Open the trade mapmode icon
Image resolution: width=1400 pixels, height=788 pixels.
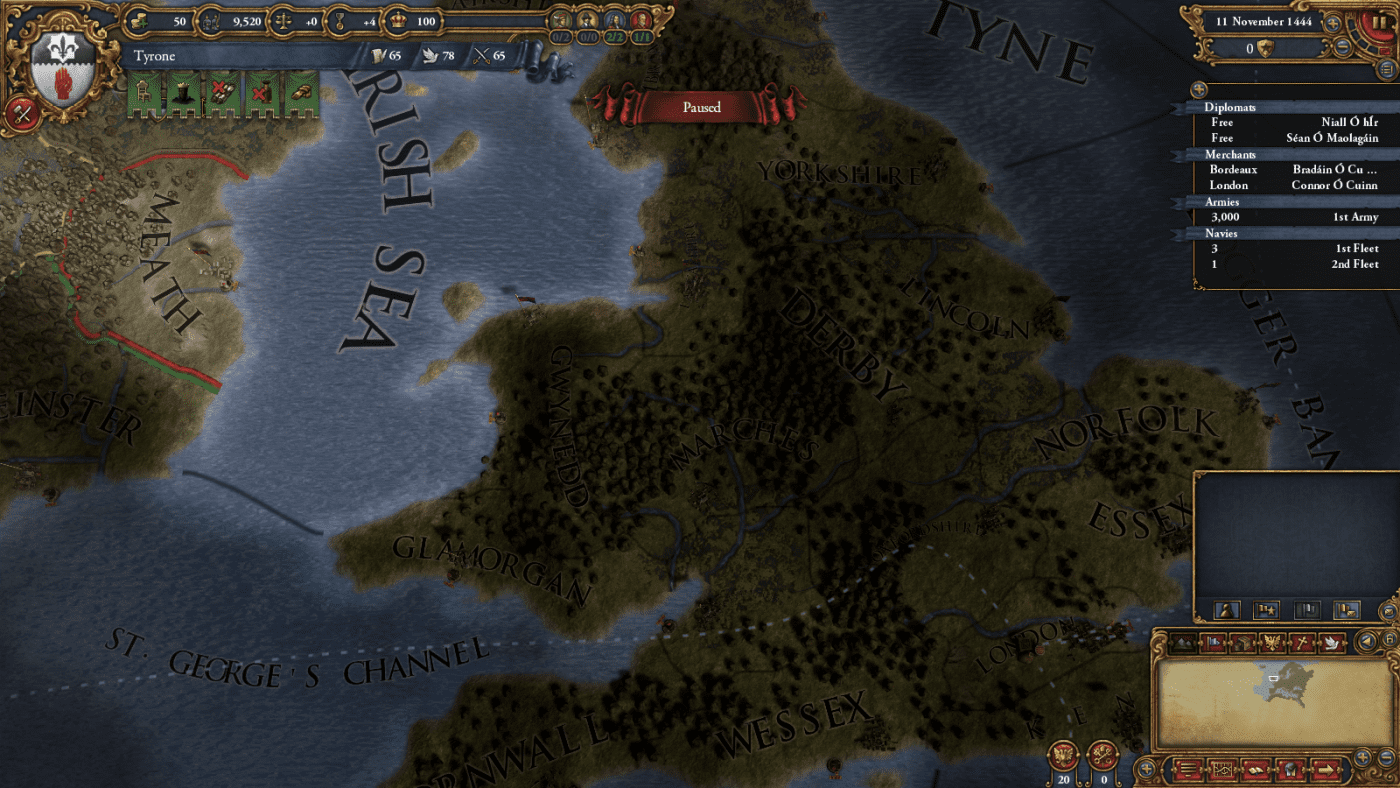1242,642
